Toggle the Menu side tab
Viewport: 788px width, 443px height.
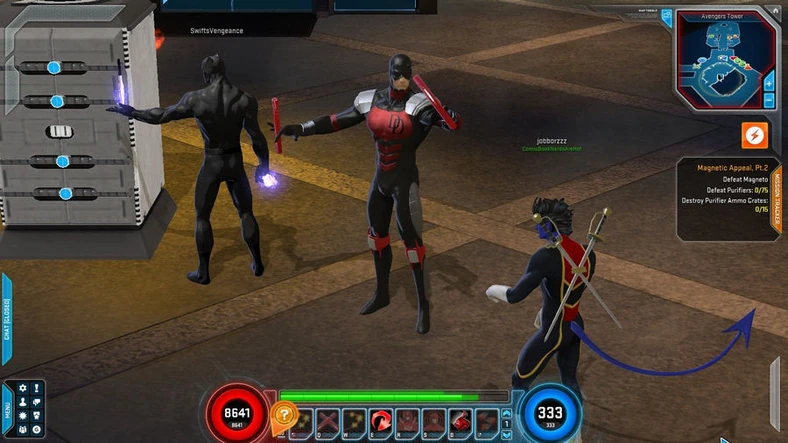pos(6,409)
